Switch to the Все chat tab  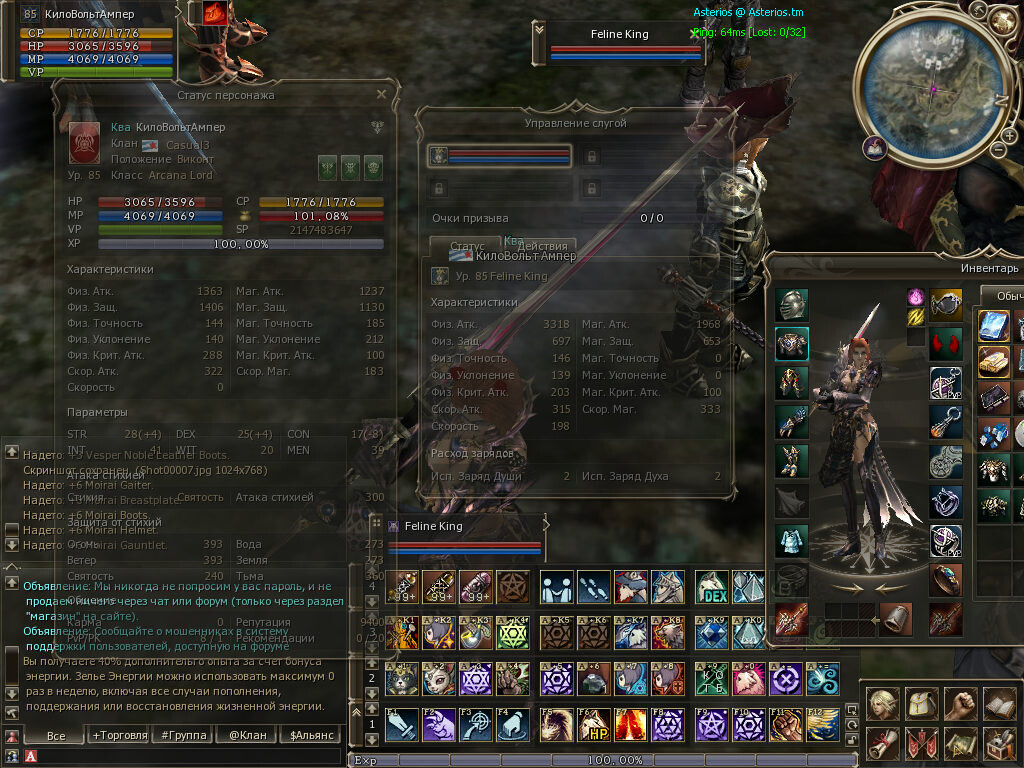pyautogui.click(x=56, y=735)
